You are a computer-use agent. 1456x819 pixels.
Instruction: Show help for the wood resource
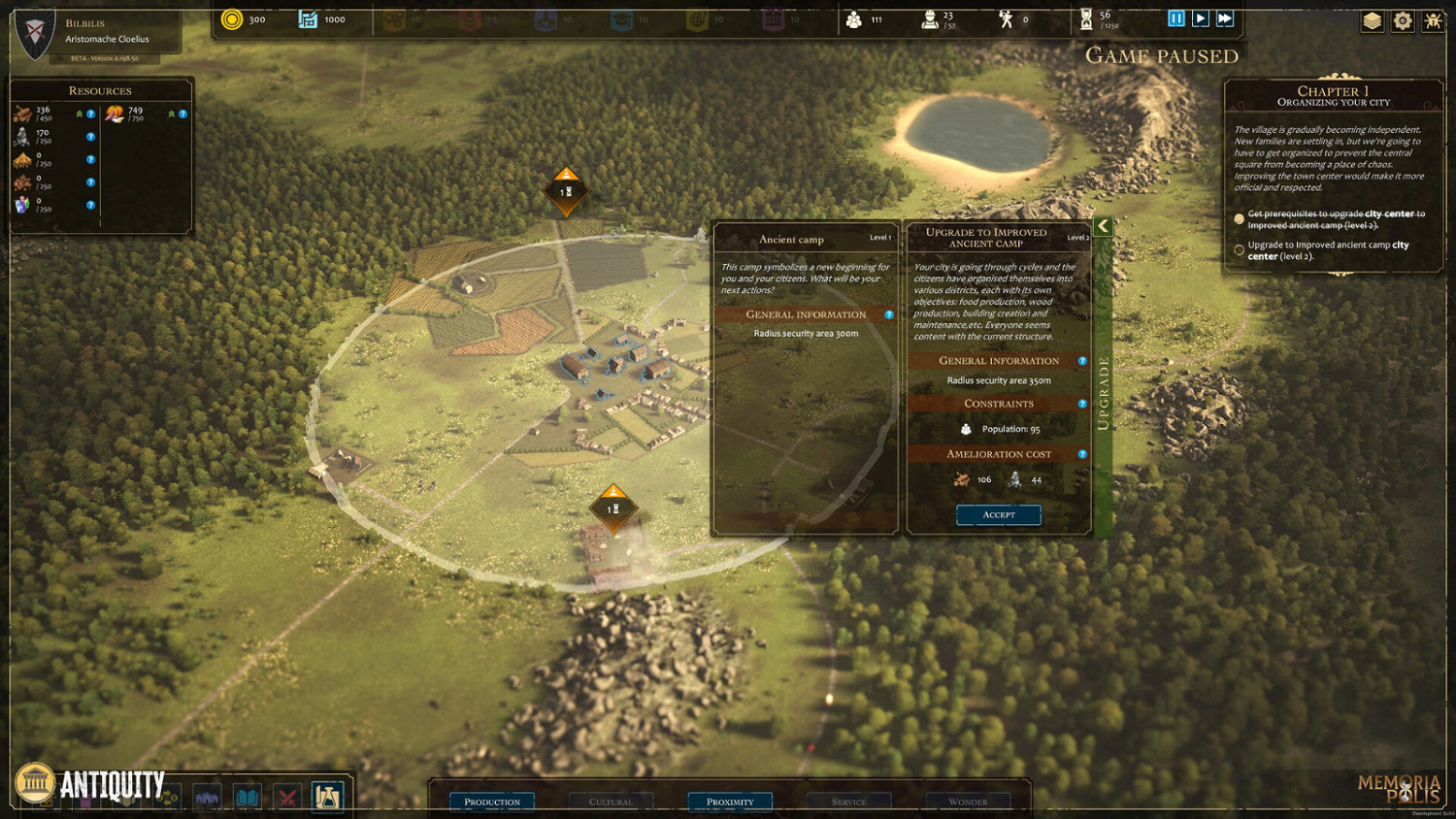(x=91, y=115)
